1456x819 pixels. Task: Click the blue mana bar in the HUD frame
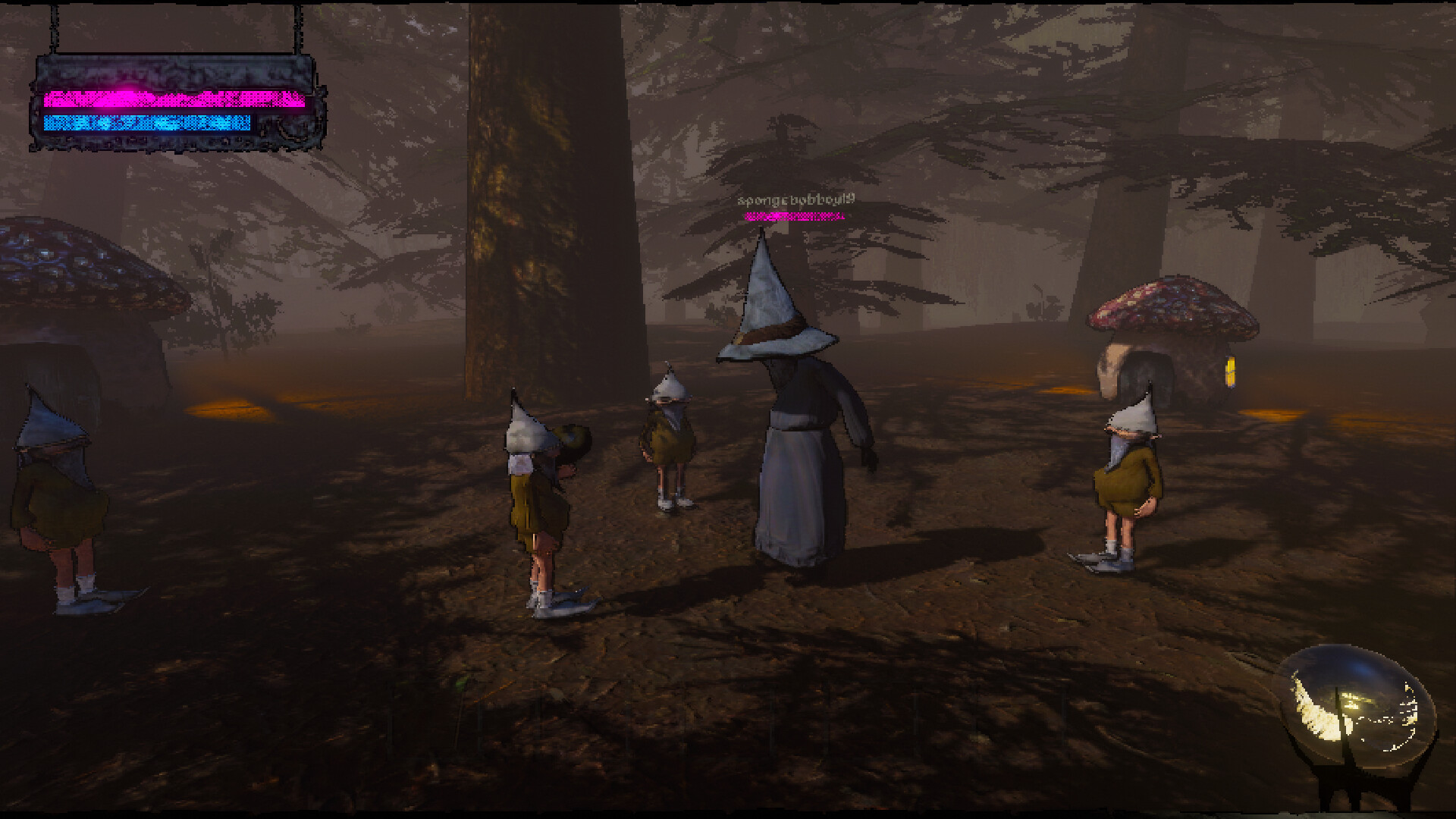click(148, 123)
